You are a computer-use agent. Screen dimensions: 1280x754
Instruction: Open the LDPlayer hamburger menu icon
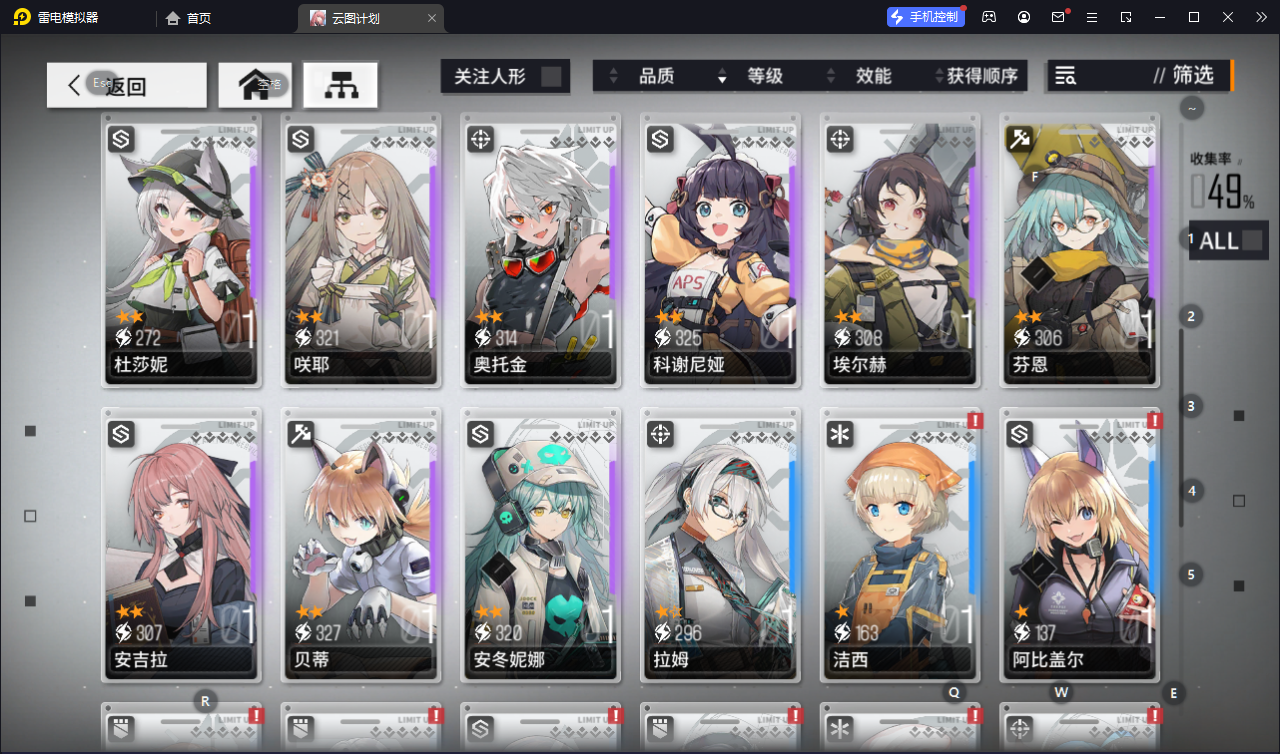[1092, 17]
